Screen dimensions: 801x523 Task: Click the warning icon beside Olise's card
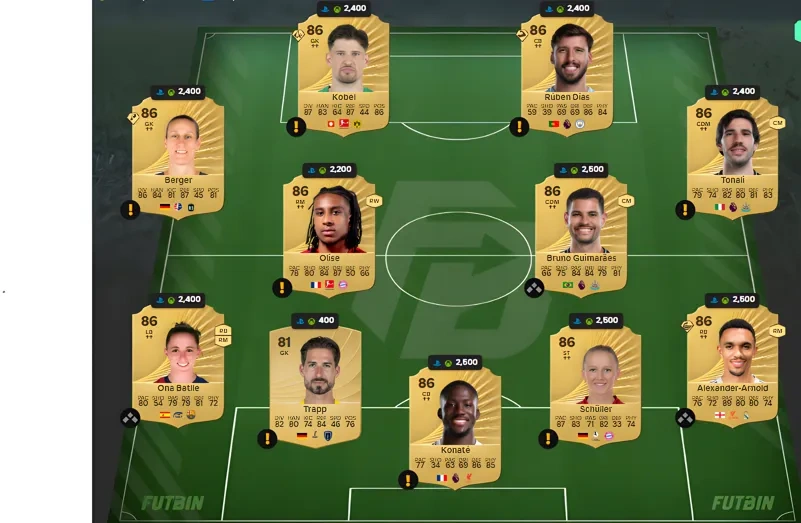coord(282,288)
